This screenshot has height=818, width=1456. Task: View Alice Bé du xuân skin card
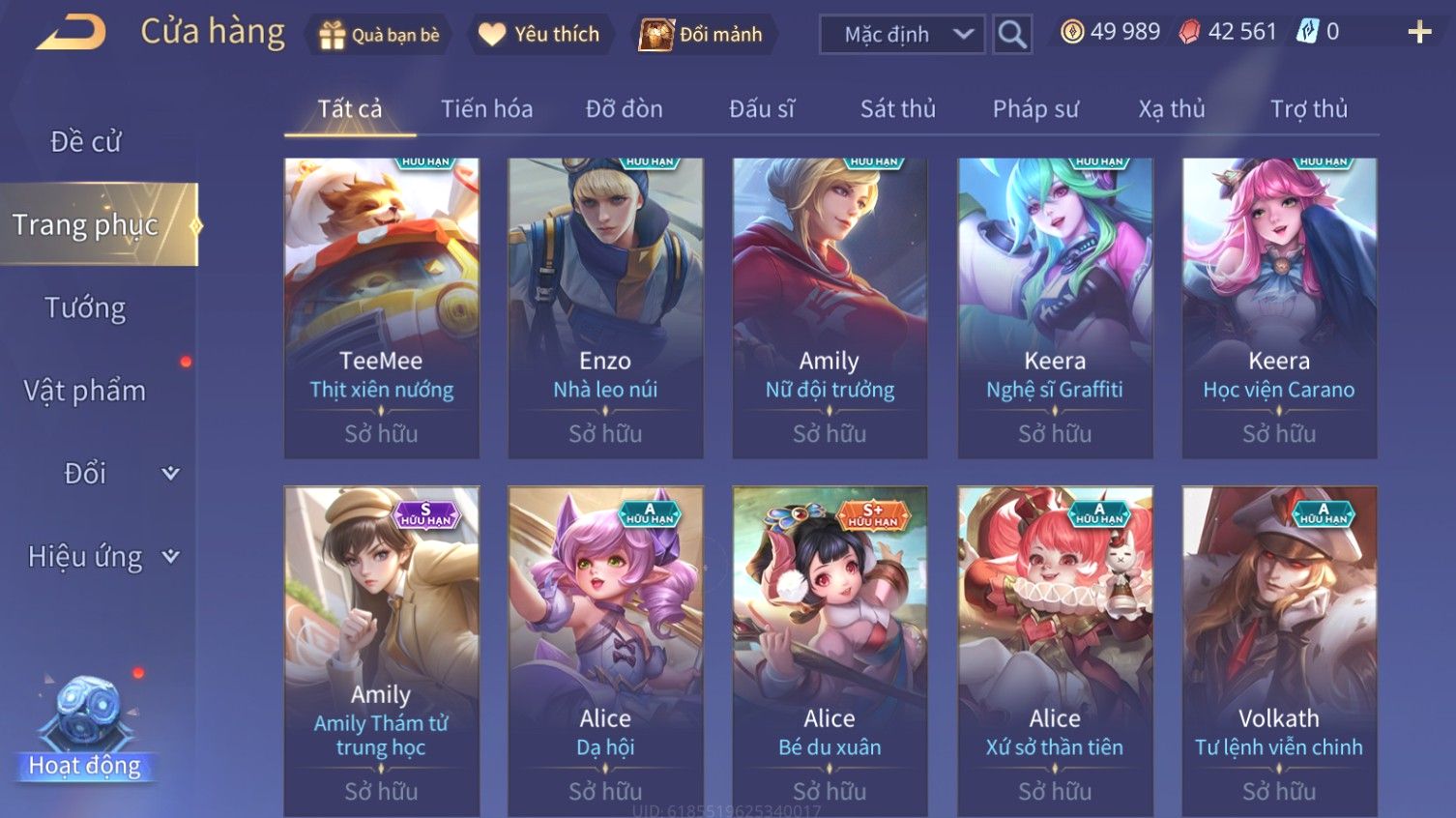tap(830, 650)
